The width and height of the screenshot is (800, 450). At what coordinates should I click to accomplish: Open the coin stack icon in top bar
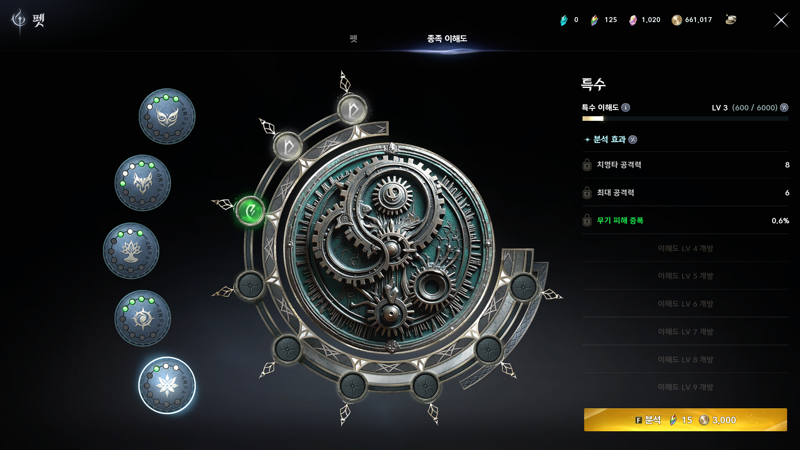click(731, 20)
